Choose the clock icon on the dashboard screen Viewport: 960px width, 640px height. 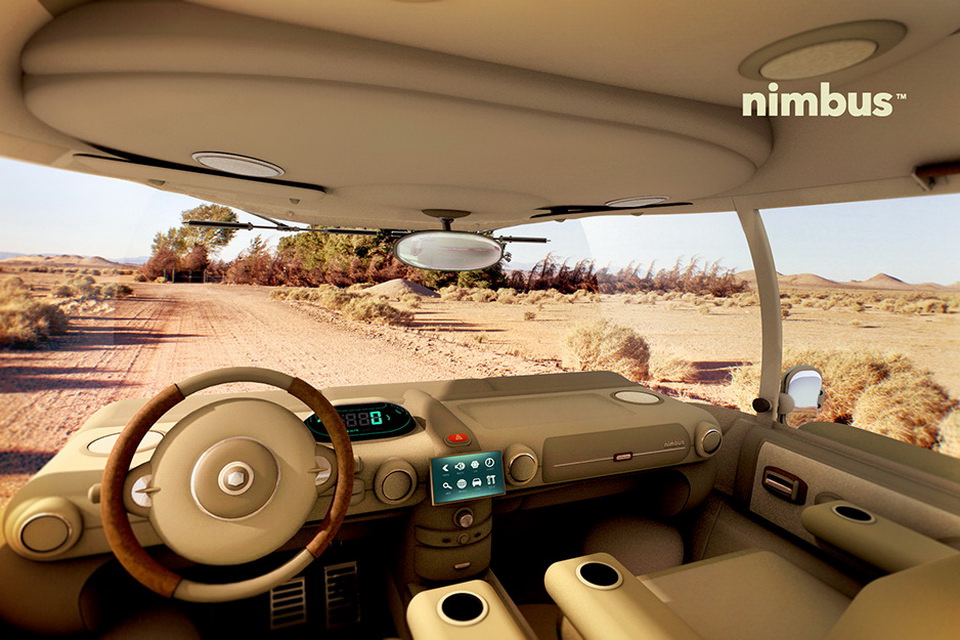(x=490, y=462)
